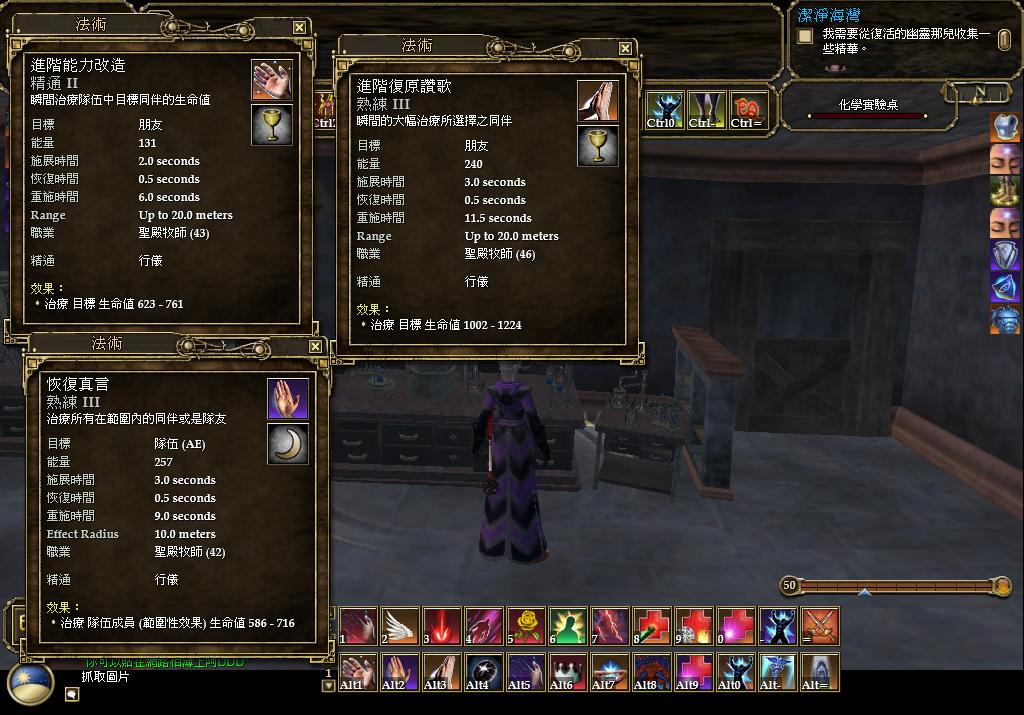Select the breastplate buff icon

coord(1005,322)
